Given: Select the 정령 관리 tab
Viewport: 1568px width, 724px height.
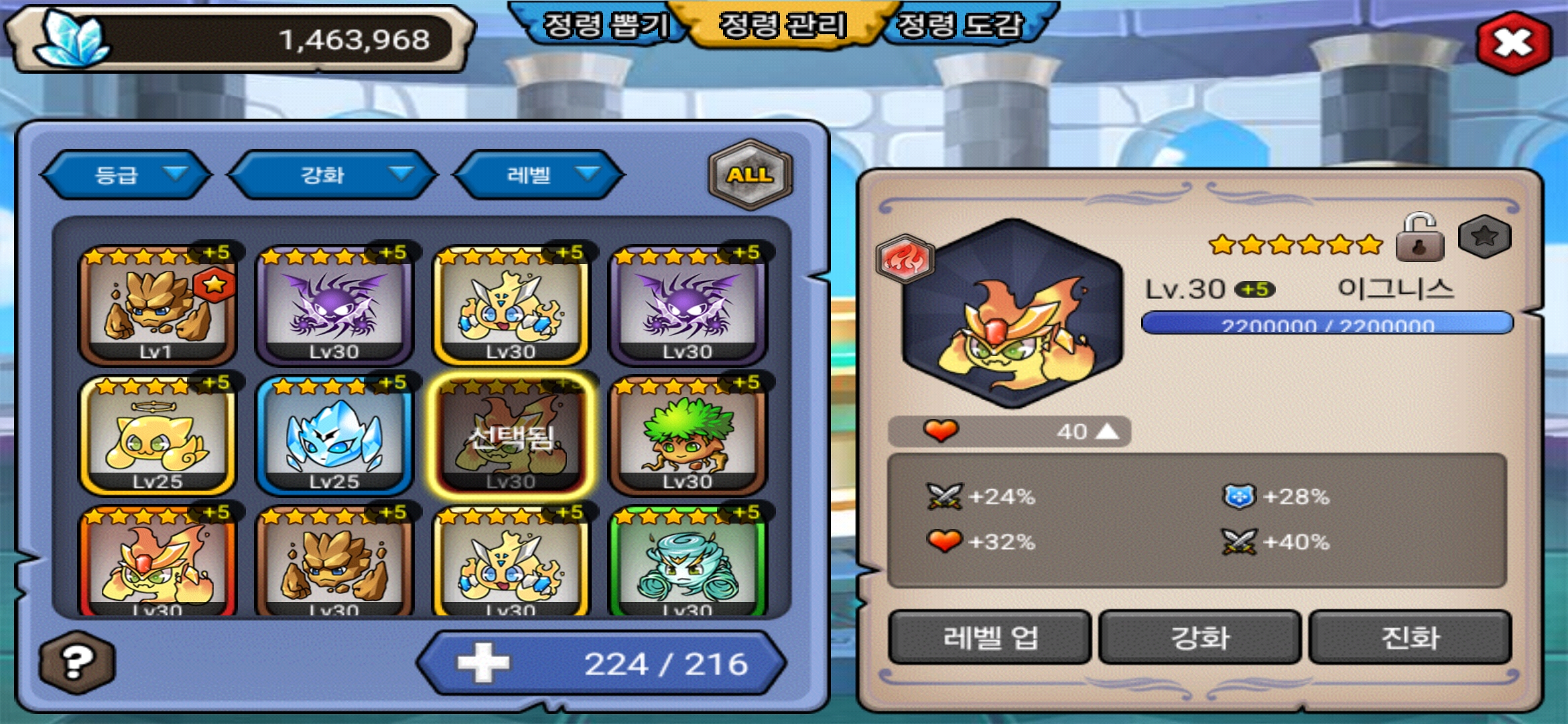Looking at the screenshot, I should coord(782,25).
